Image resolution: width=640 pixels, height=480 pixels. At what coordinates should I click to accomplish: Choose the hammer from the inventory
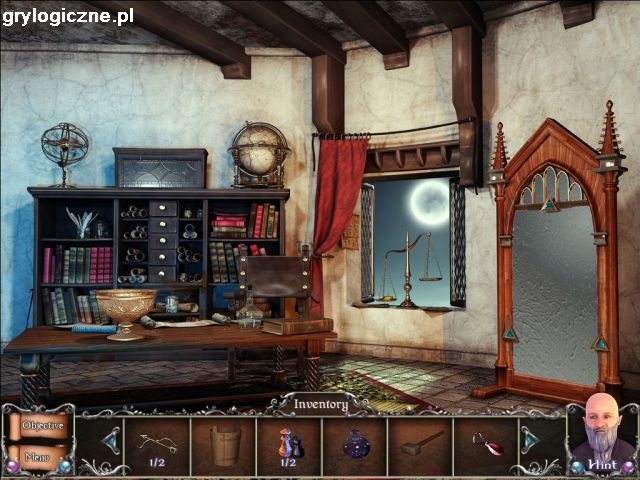(421, 444)
